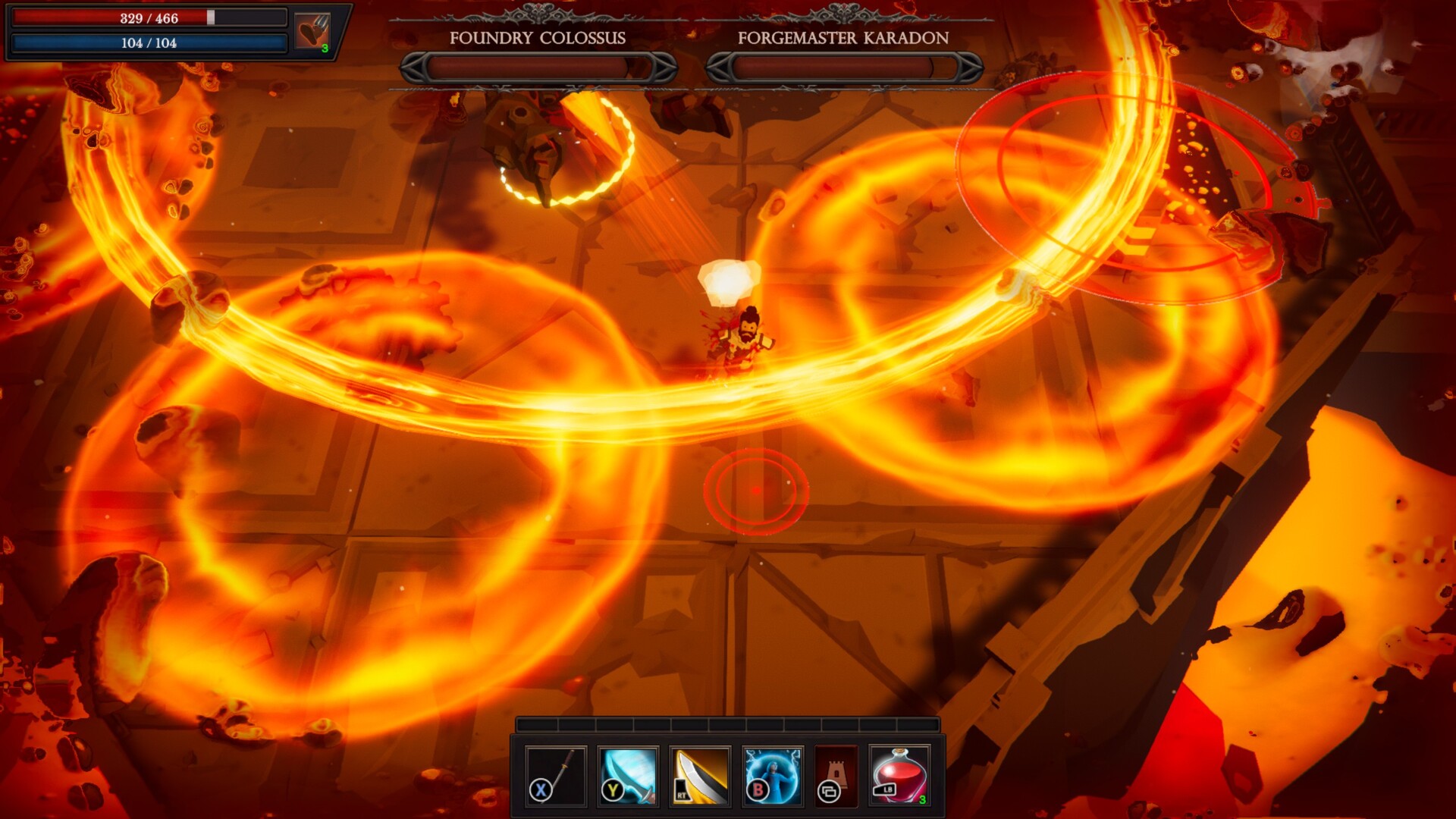Click the boot dash charges icon
The width and height of the screenshot is (1456, 819).
point(312,32)
